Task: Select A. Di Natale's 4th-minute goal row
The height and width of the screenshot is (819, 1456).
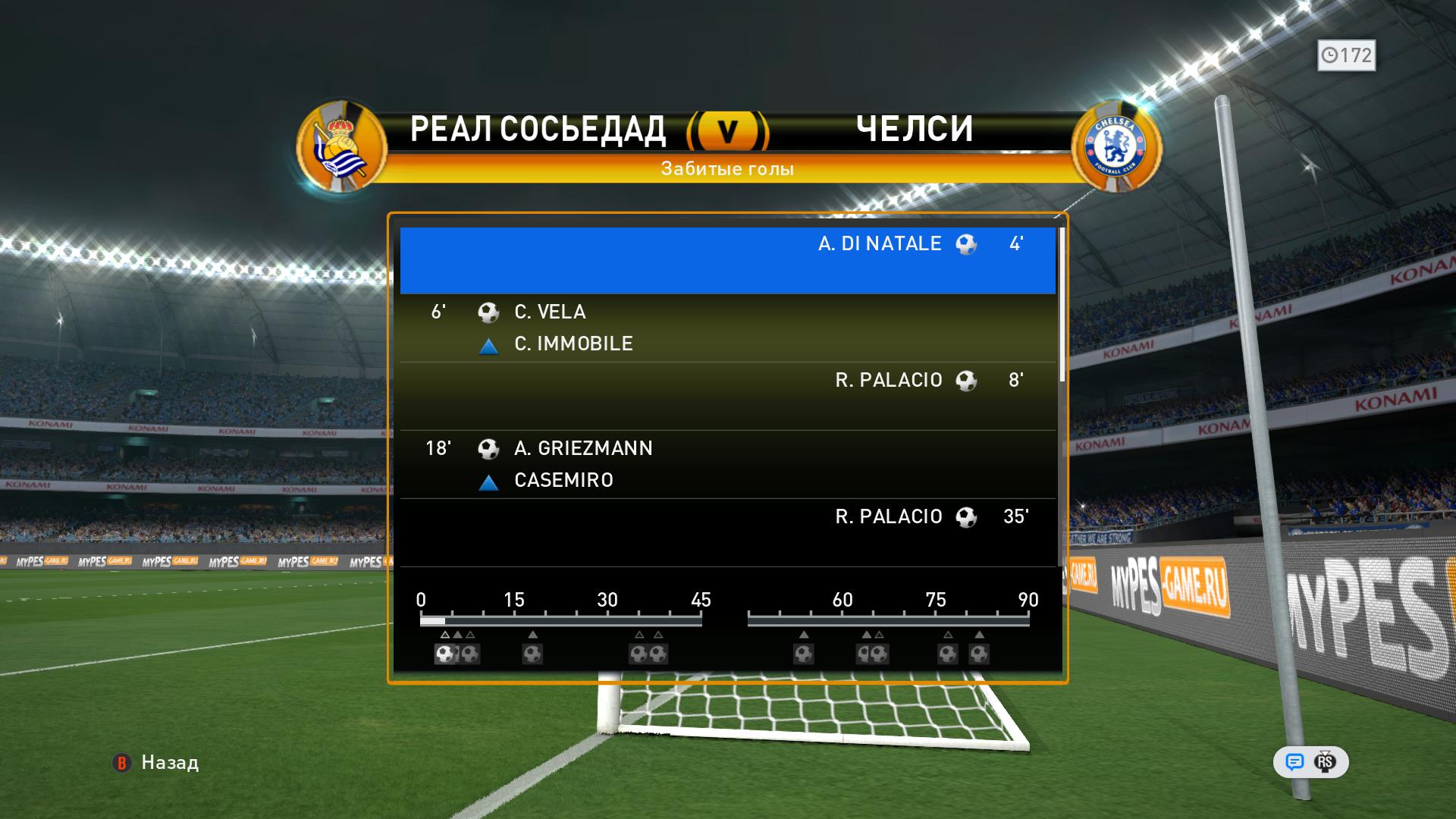Action: (x=727, y=259)
